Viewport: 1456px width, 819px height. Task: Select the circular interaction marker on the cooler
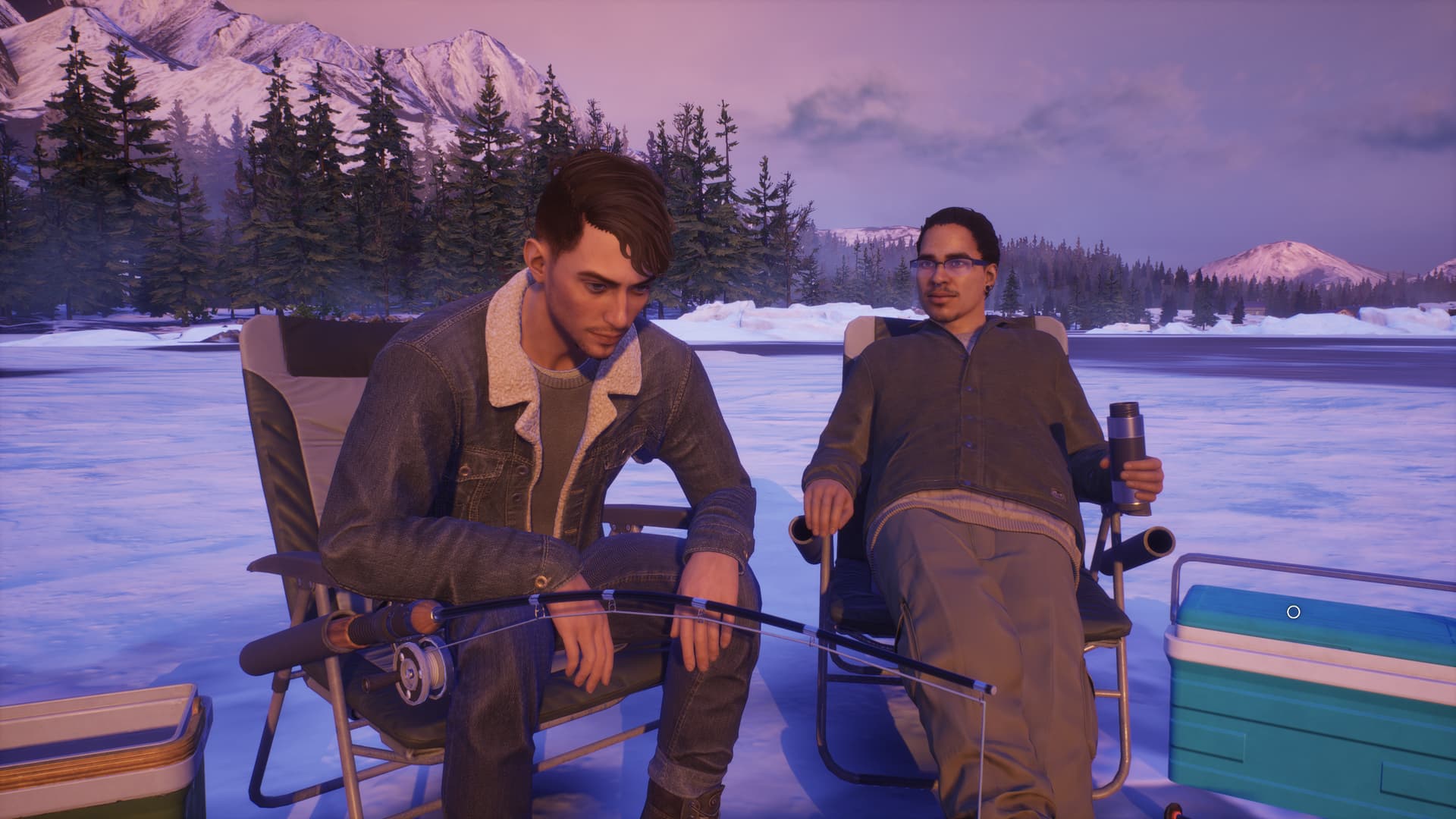coord(1294,611)
